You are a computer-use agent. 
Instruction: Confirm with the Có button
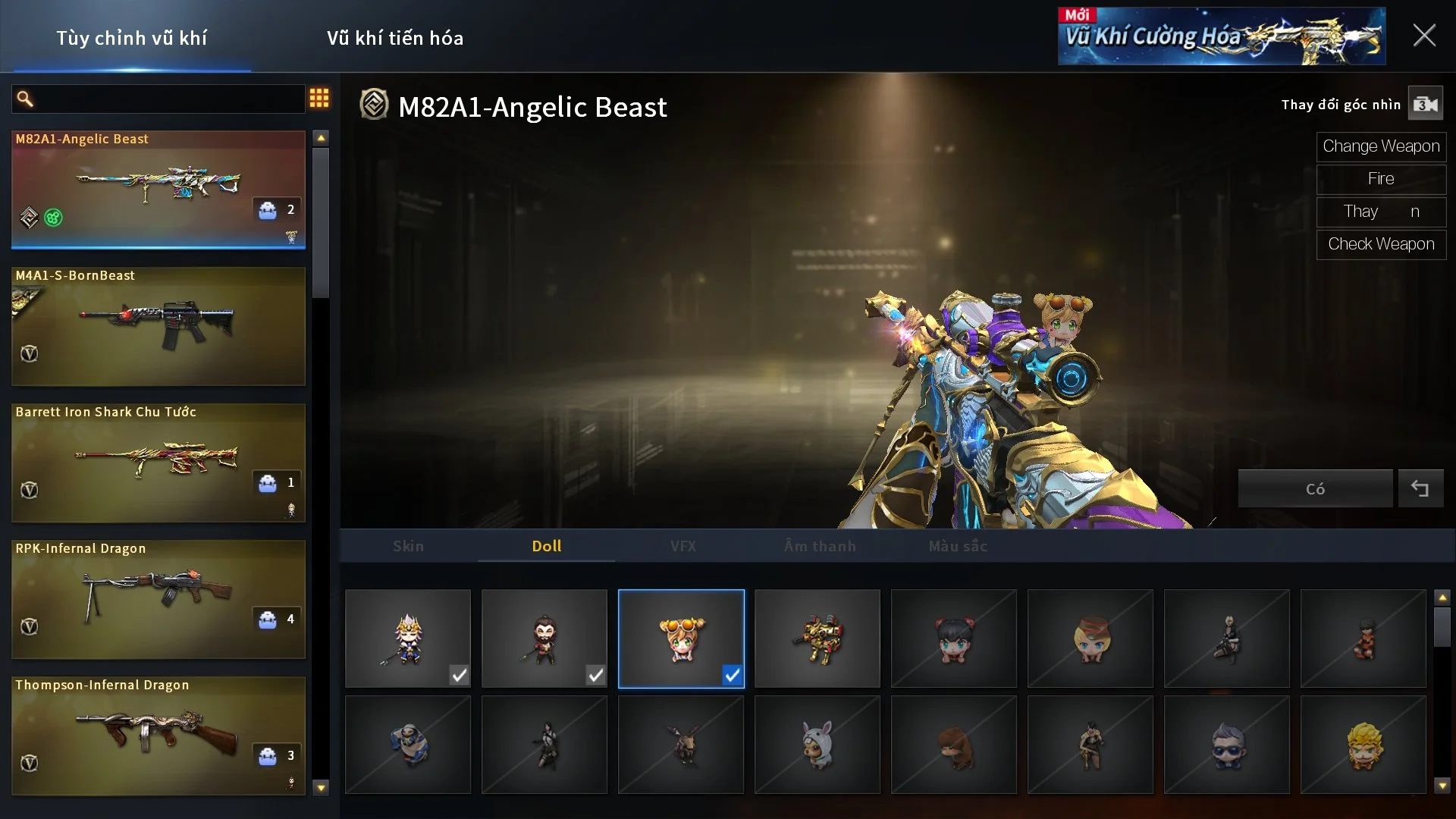coord(1315,489)
